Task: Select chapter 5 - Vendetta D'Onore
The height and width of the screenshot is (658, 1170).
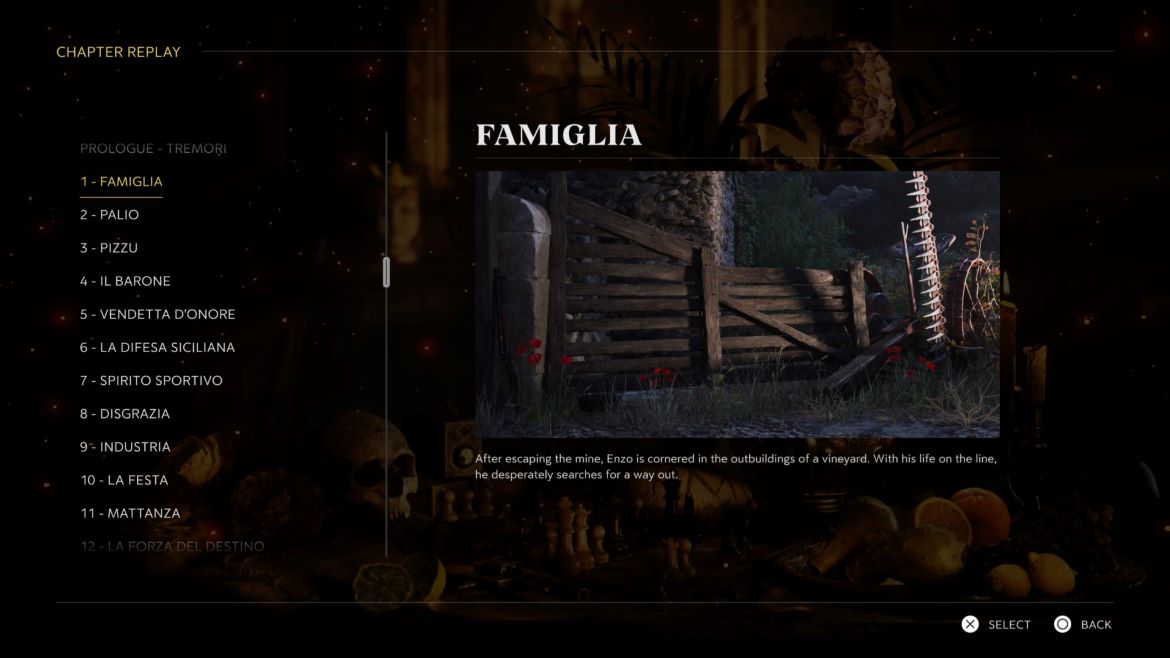Action: [158, 314]
